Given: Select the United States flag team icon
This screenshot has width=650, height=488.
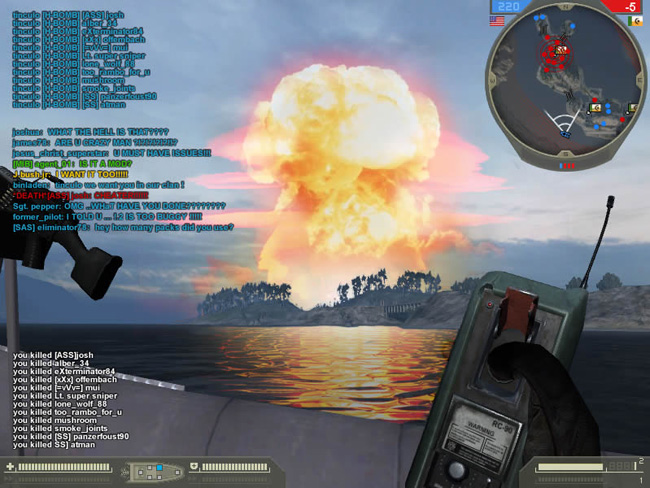Looking at the screenshot, I should click(x=496, y=19).
